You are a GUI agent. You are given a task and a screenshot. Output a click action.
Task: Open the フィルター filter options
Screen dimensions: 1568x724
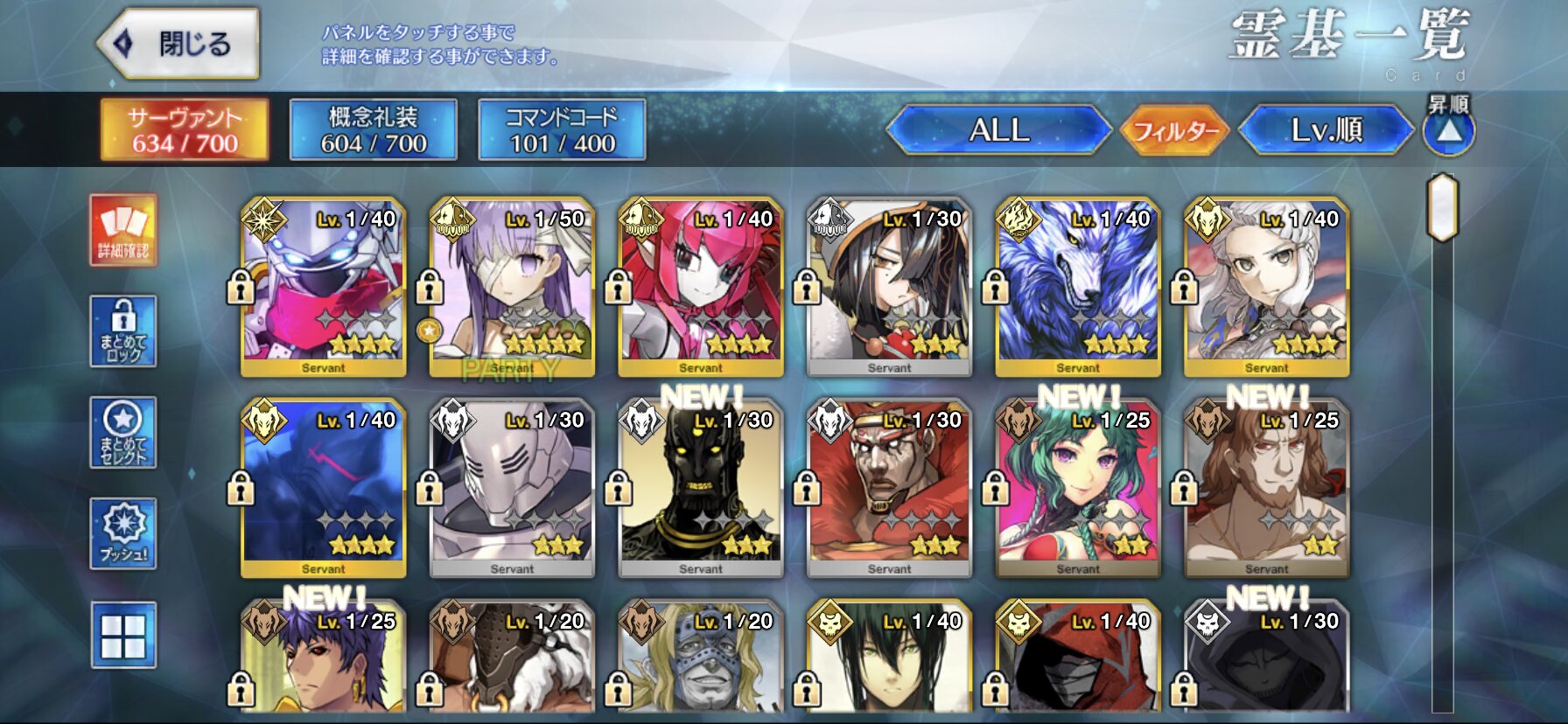click(x=1175, y=131)
